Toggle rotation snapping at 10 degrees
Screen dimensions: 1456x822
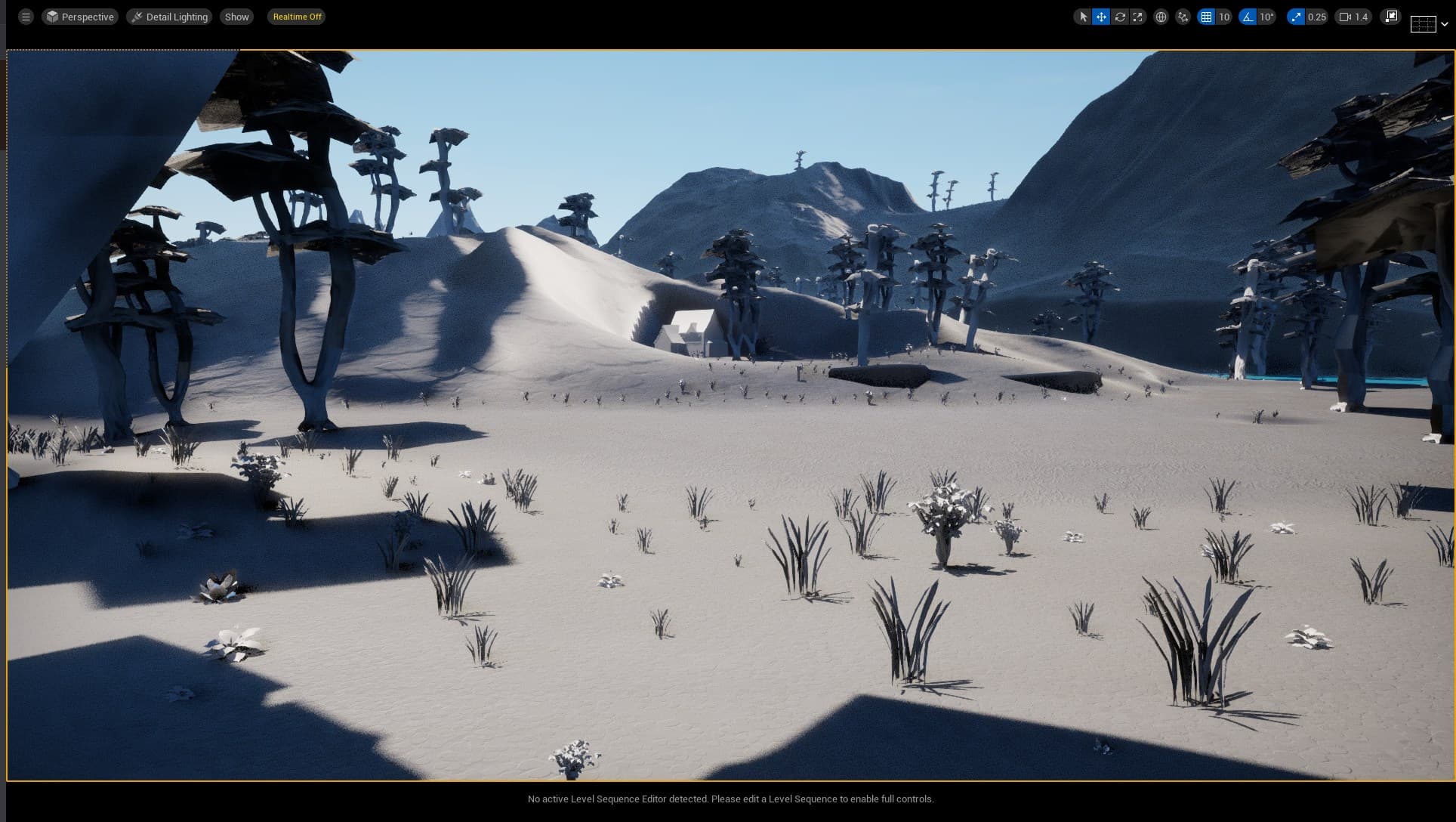point(1247,16)
